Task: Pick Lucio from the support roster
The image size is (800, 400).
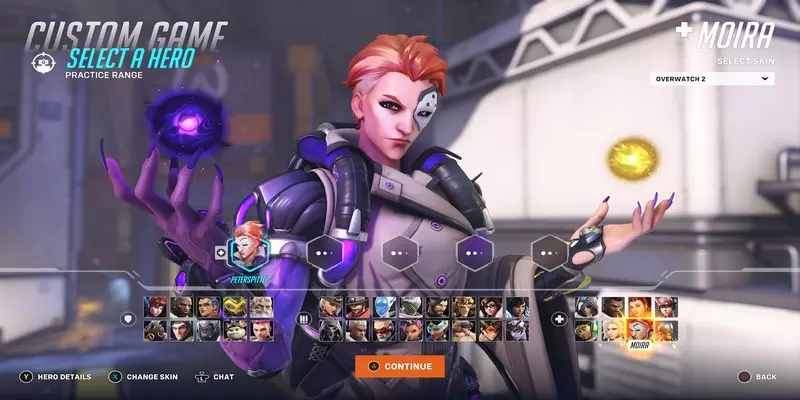Action: [x=587, y=329]
